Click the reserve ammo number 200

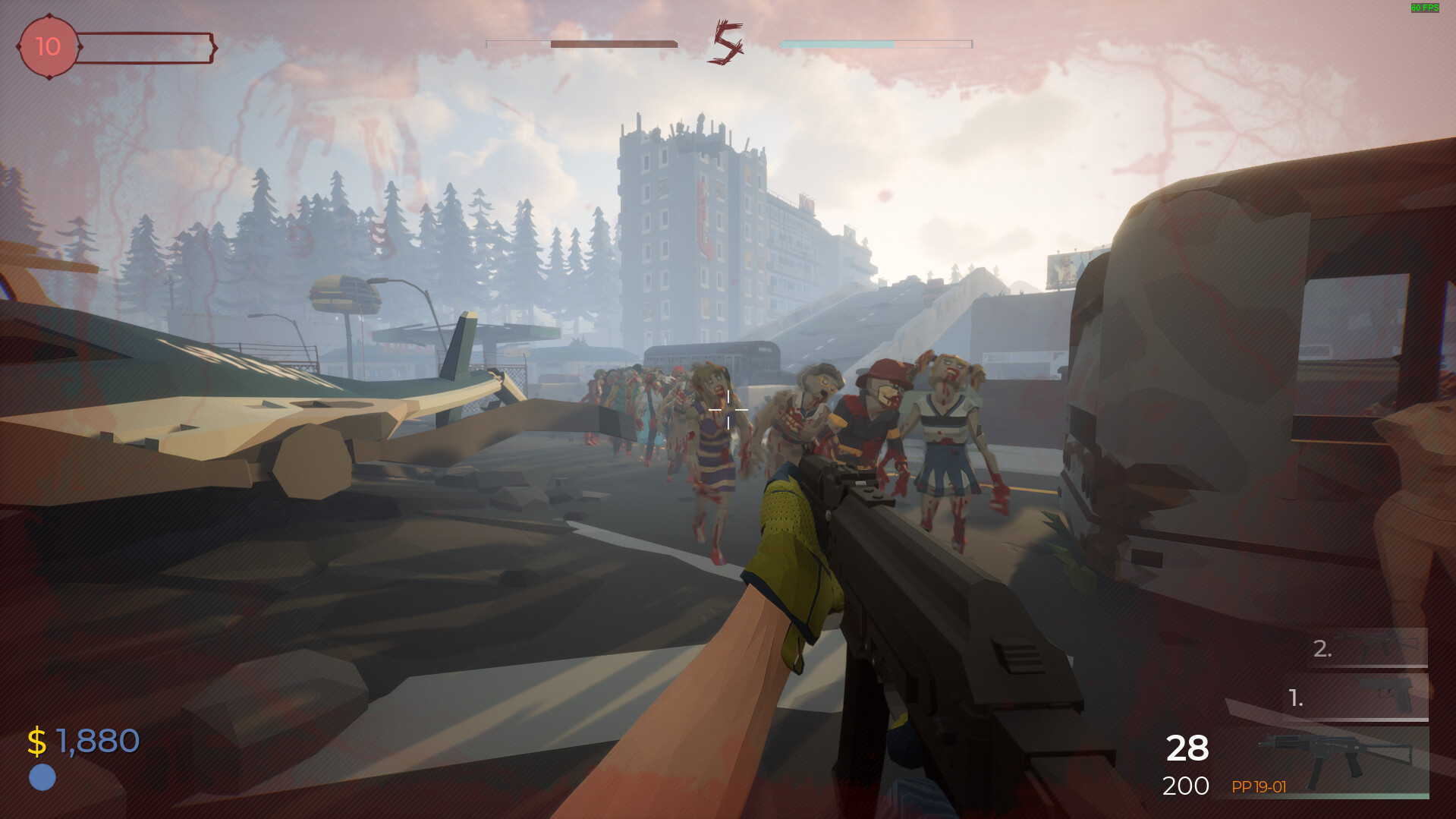pyautogui.click(x=1185, y=787)
